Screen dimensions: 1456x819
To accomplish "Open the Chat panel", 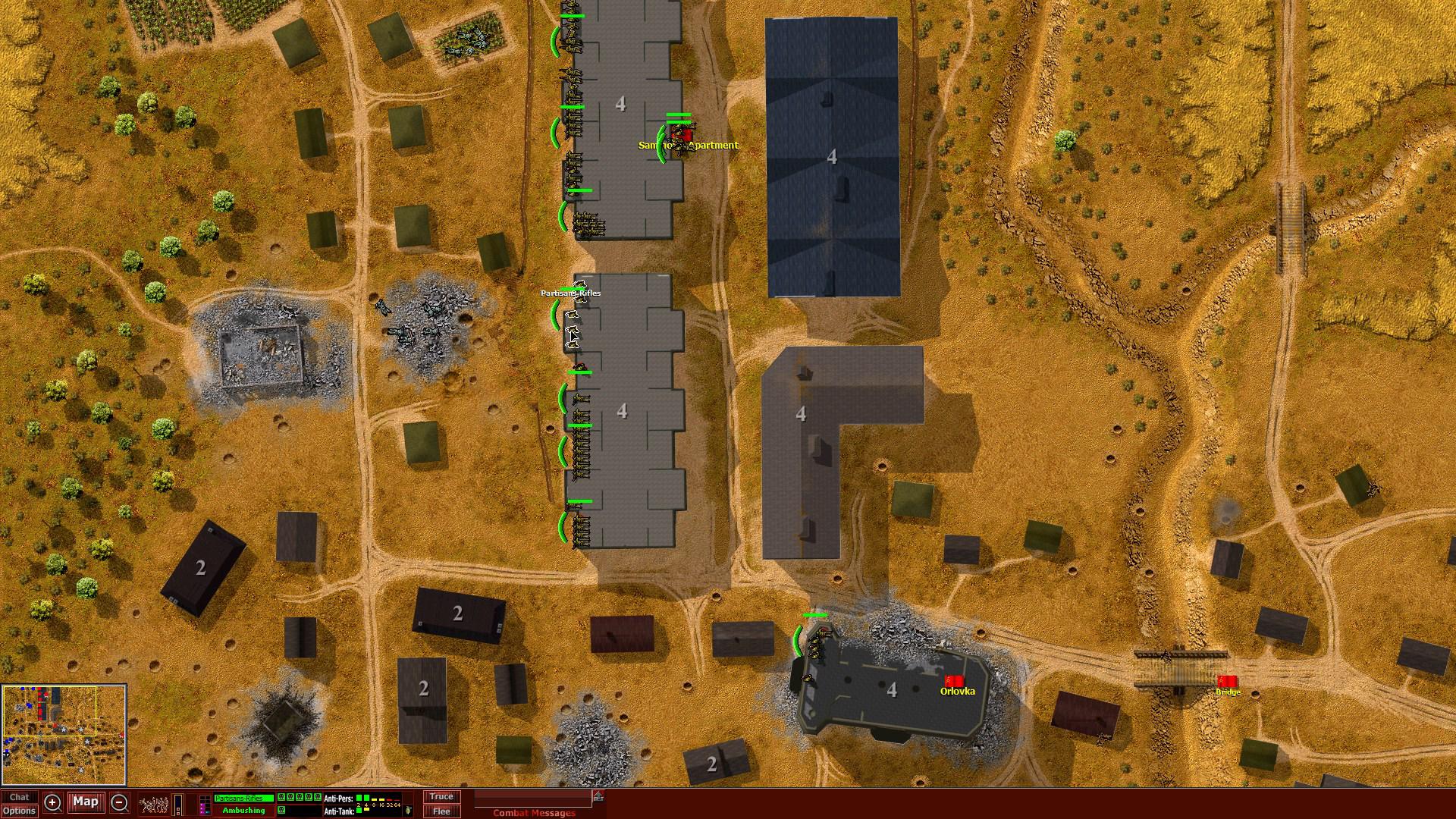I will pos(20,797).
